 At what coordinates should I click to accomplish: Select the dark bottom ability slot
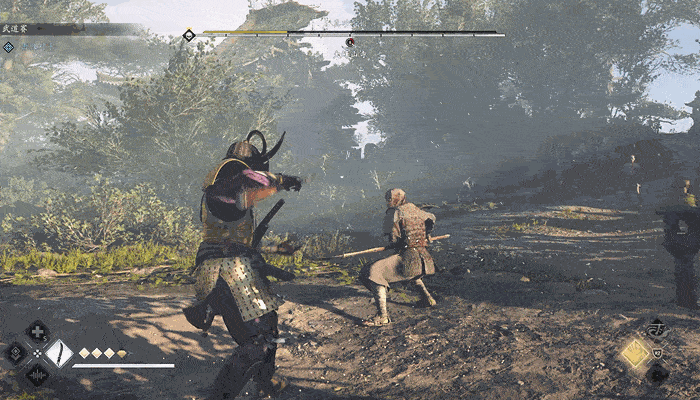(x=656, y=374)
